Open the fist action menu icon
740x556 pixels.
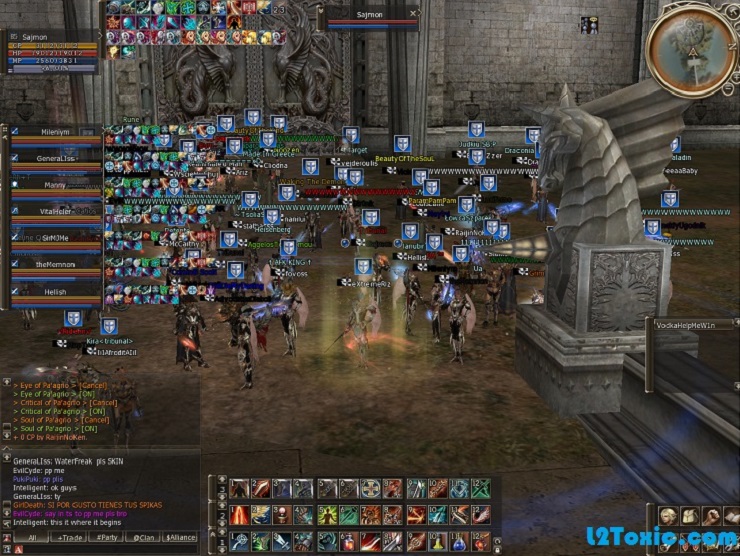point(713,516)
